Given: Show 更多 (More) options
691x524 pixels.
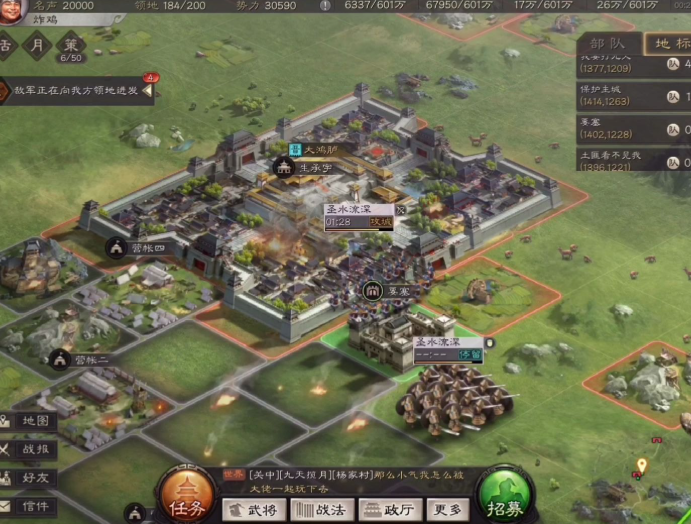Looking at the screenshot, I should 447,509.
